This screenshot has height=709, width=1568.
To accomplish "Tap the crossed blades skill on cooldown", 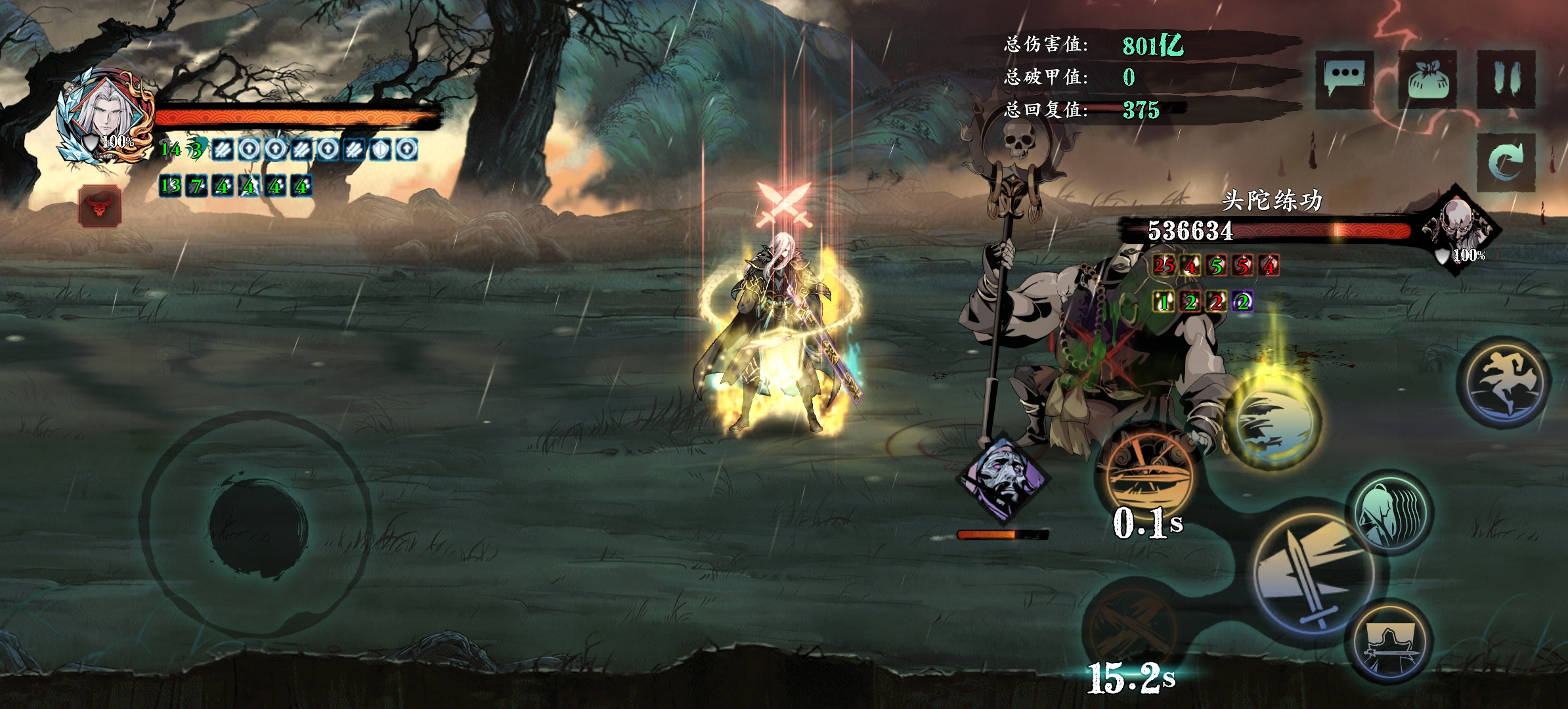I will (1128, 625).
